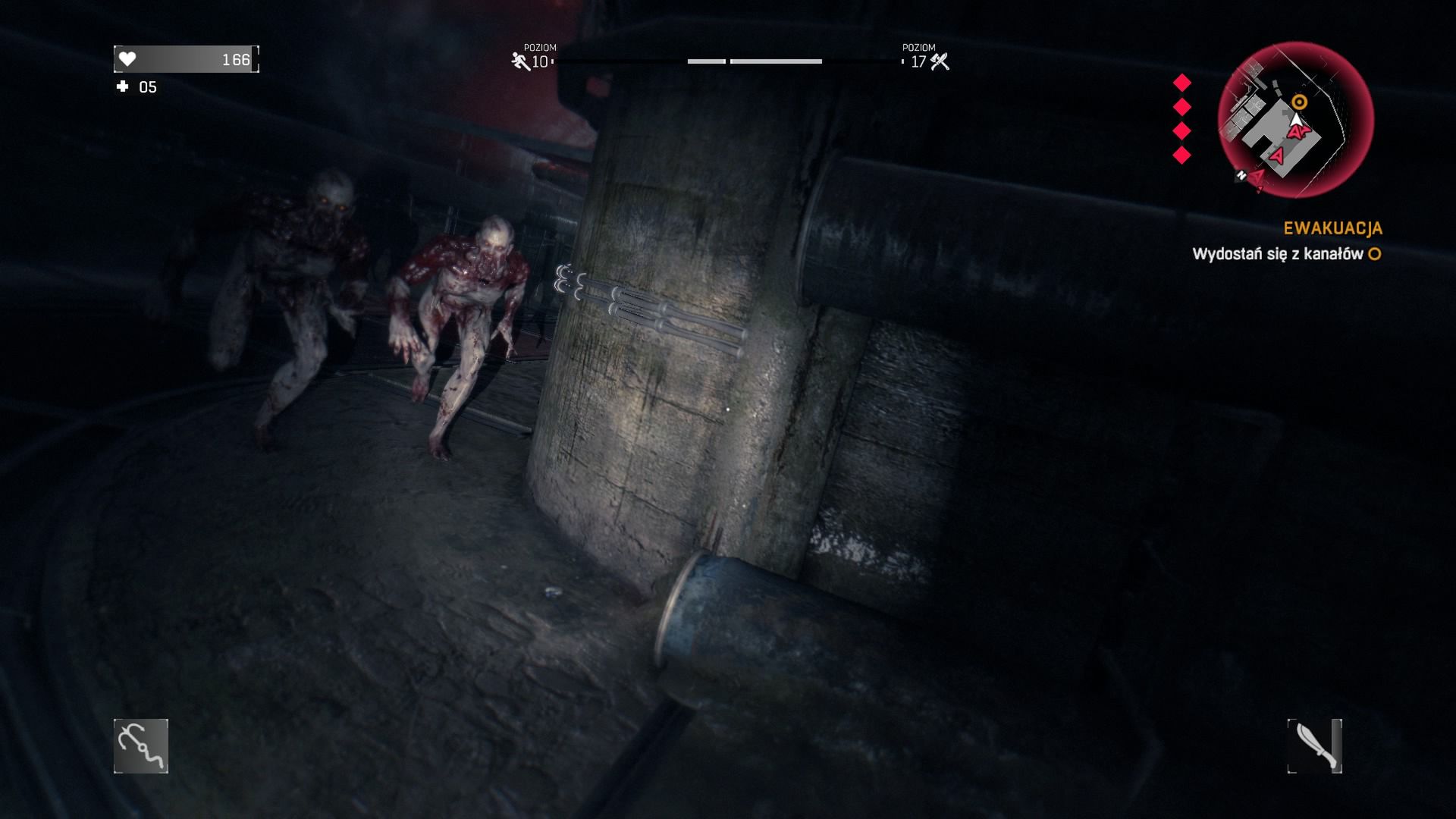Click the white player arrow on the minimap
The image size is (1456, 819).
(x=1297, y=120)
